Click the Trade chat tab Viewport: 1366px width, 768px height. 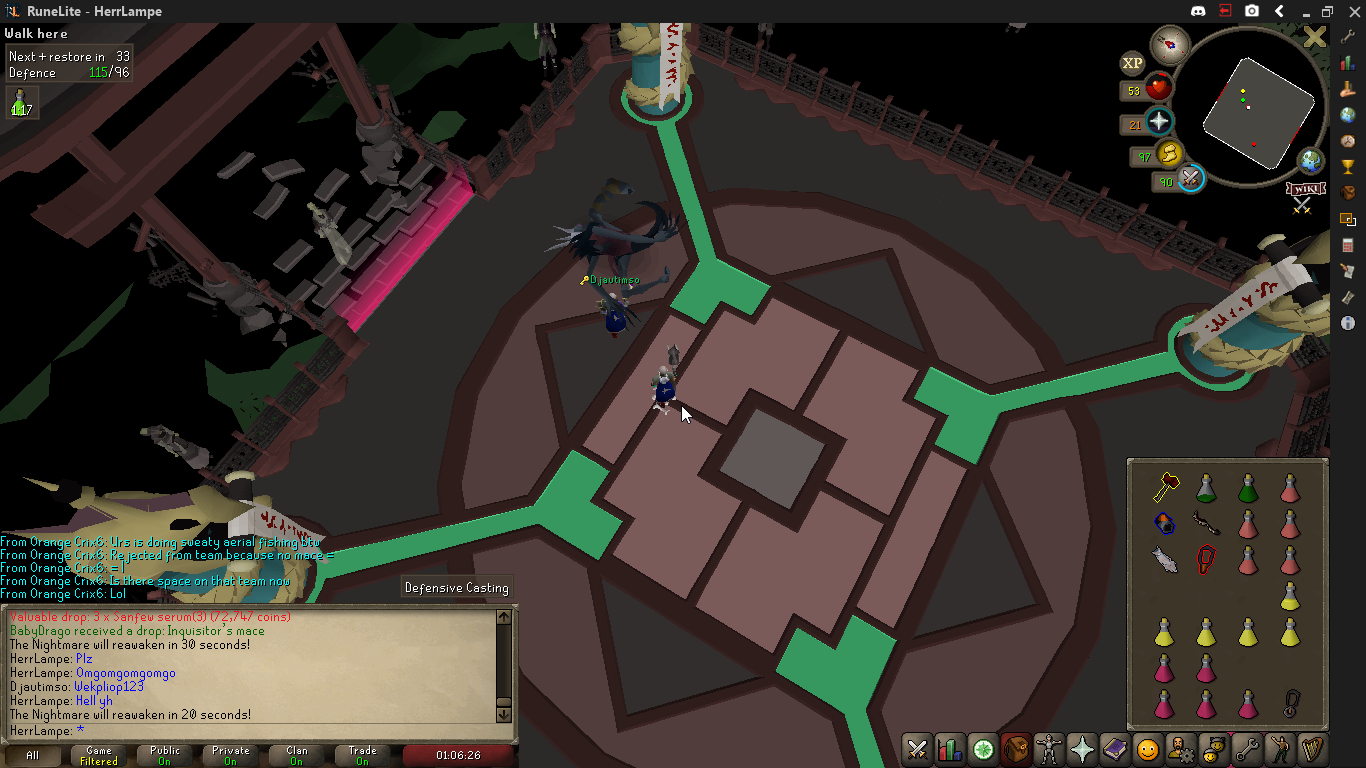pyautogui.click(x=363, y=755)
